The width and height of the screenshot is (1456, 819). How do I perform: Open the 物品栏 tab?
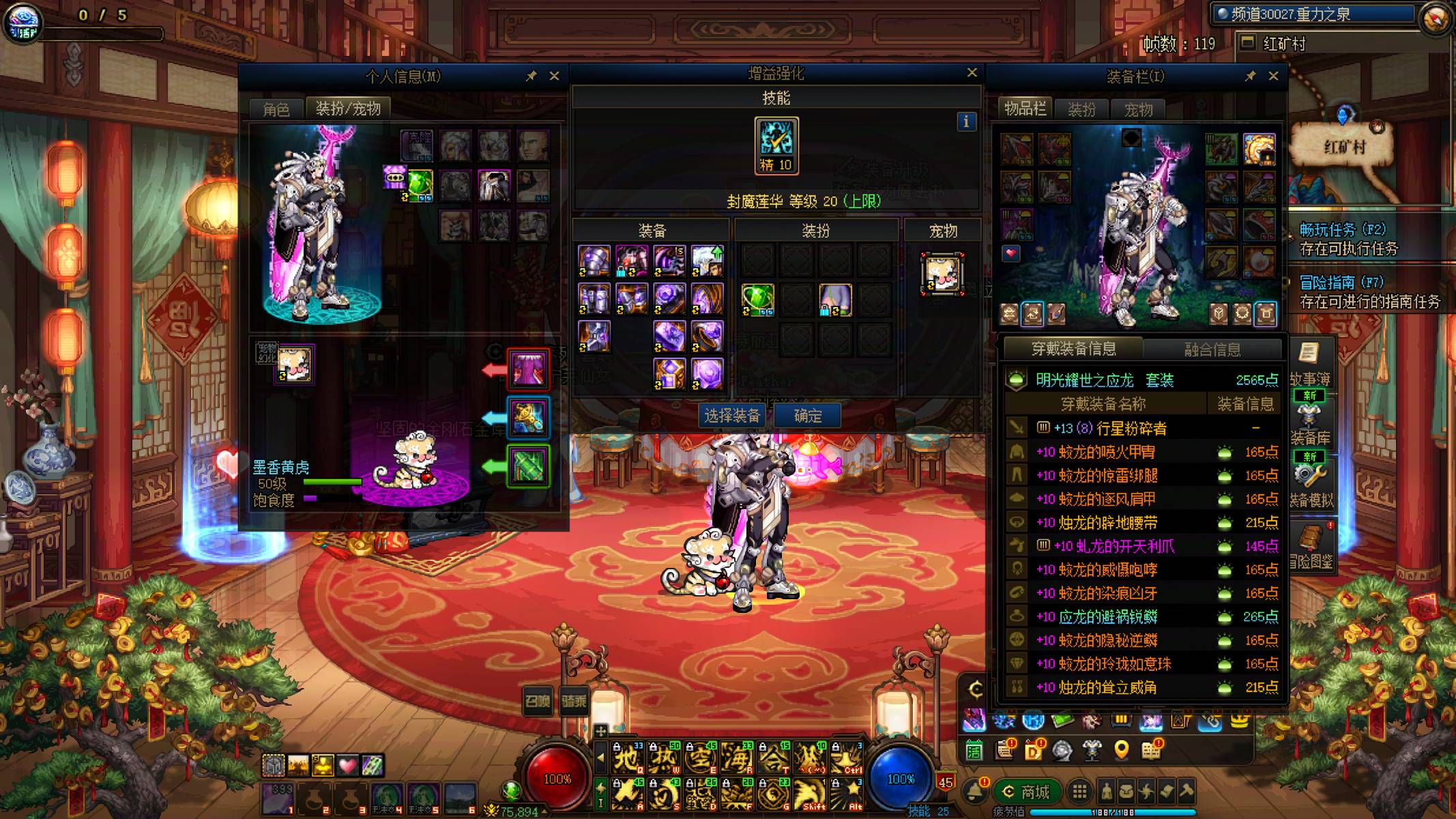pyautogui.click(x=1025, y=109)
